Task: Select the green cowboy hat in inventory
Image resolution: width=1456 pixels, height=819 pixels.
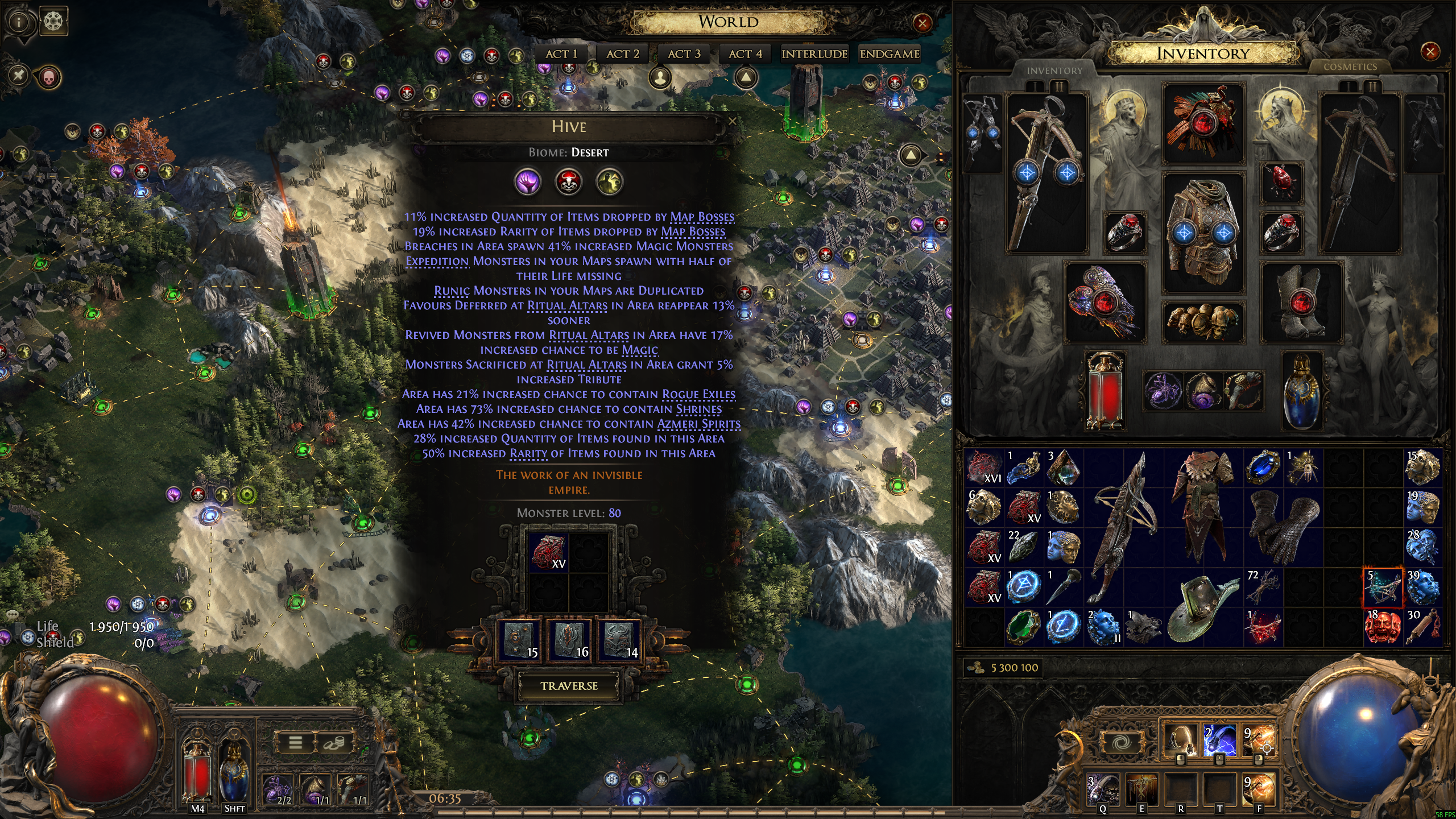Action: tap(1201, 606)
